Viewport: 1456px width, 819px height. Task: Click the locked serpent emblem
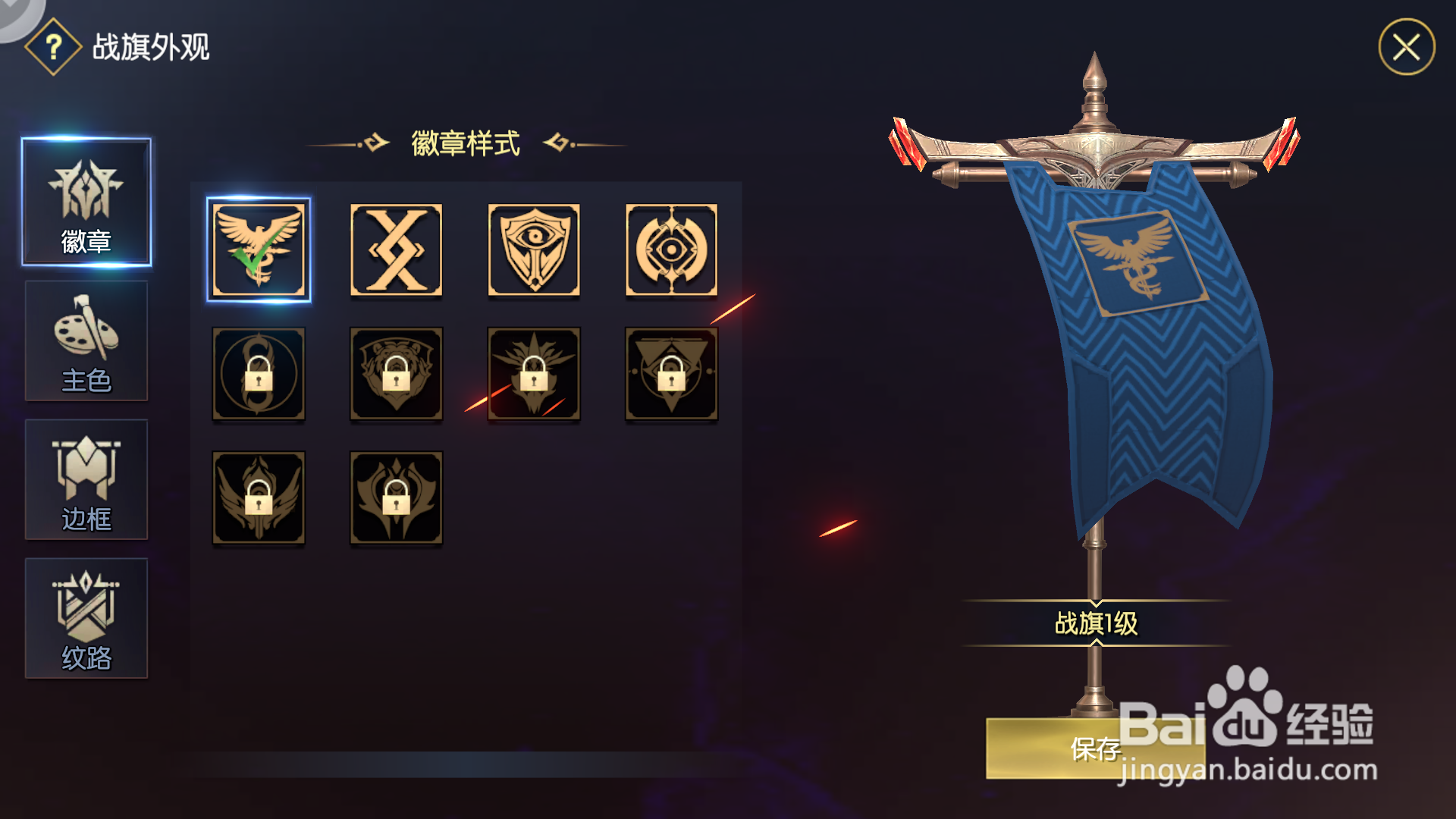pyautogui.click(x=258, y=373)
